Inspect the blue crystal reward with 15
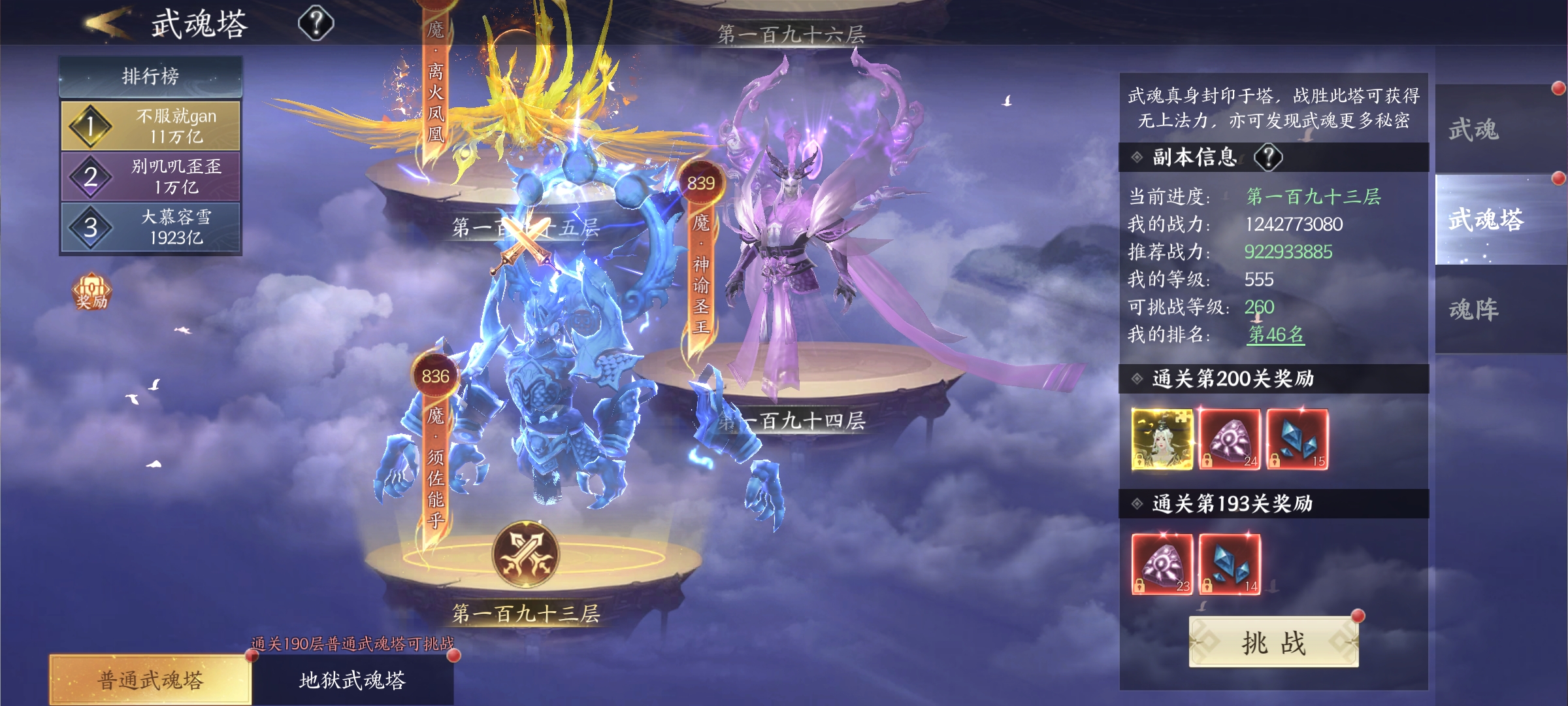 (1298, 439)
